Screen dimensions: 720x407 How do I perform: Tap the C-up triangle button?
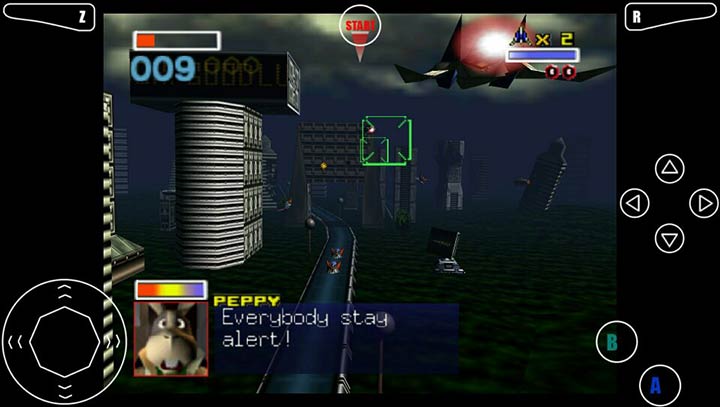(x=669, y=168)
